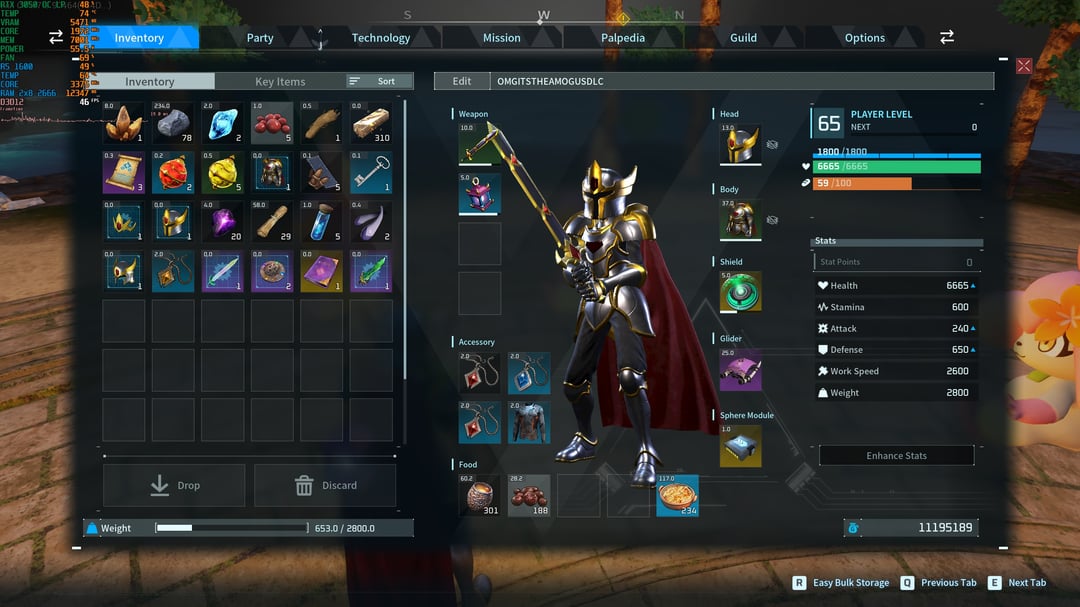Switch to the Party tab

260,38
